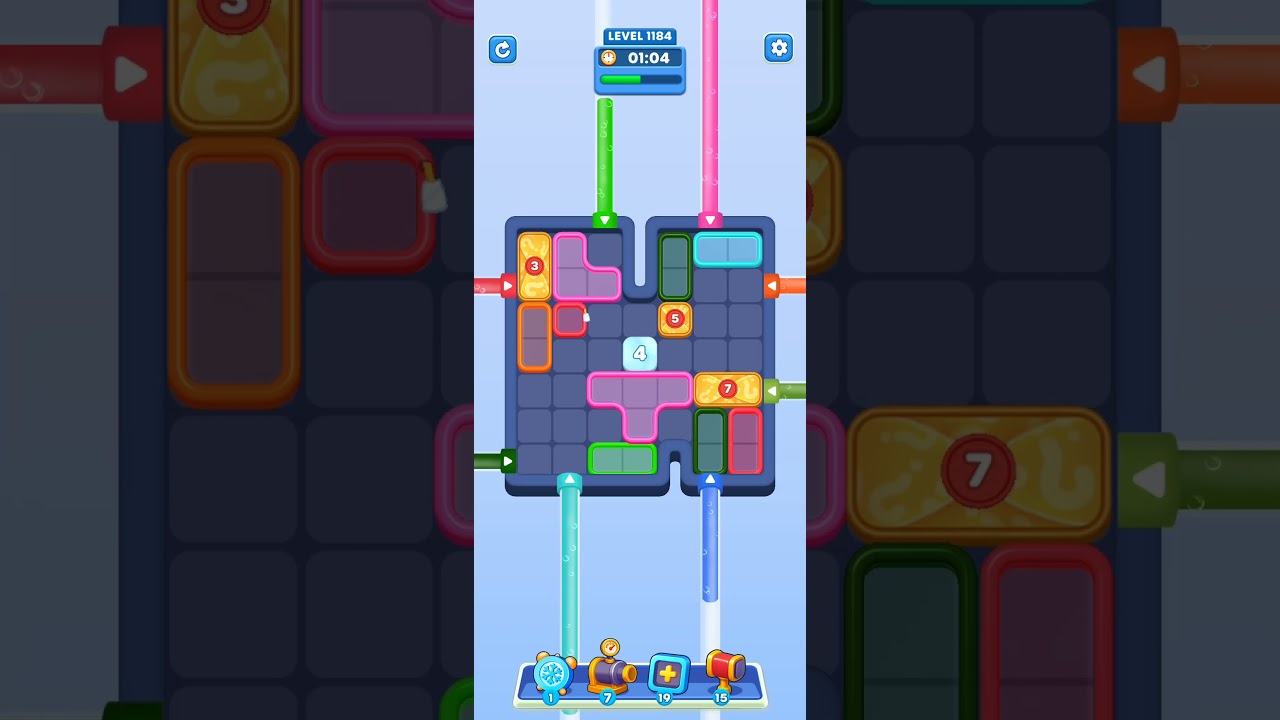Click the green progress bar under the timer

(x=639, y=79)
